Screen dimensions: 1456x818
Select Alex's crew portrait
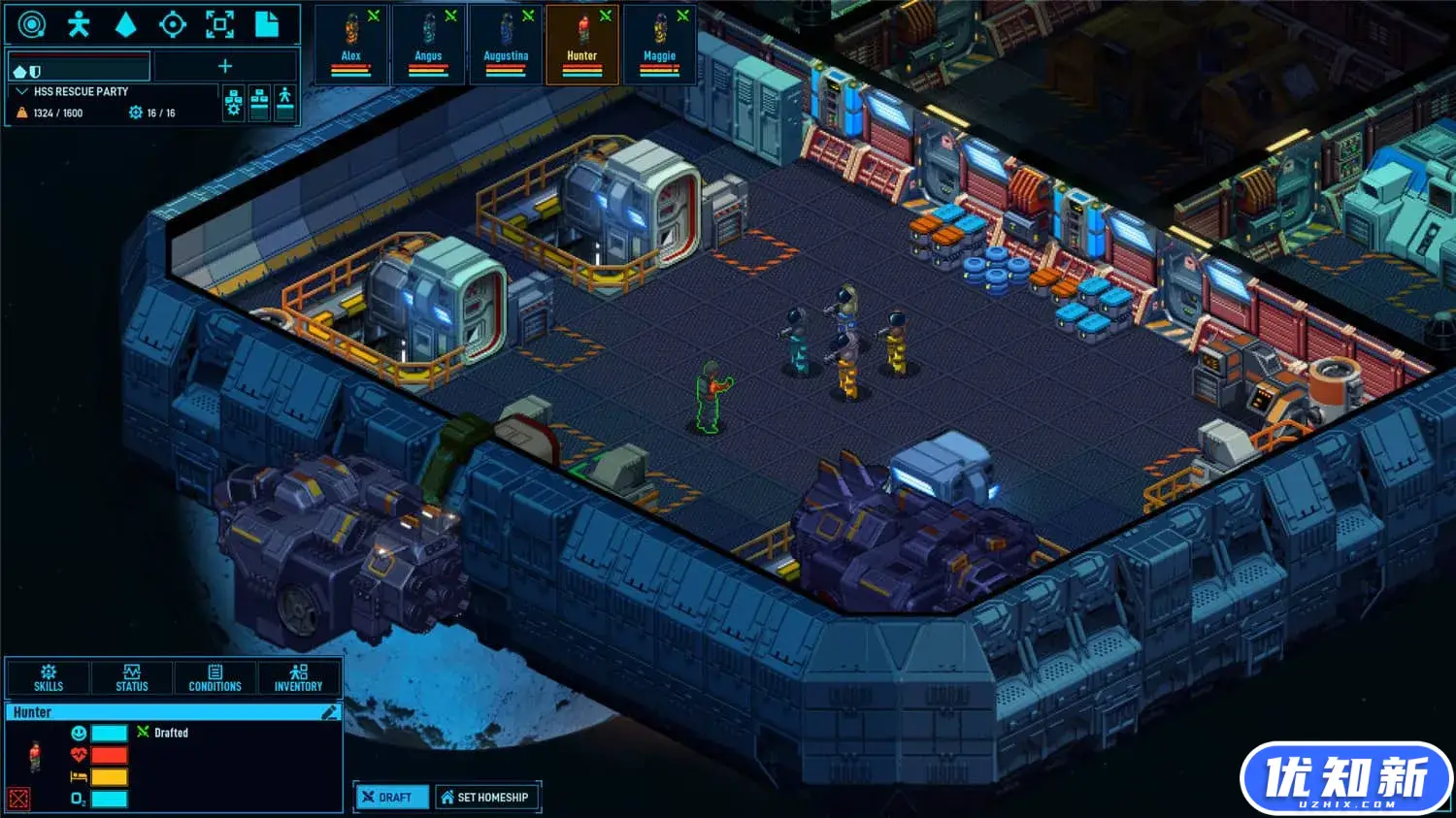351,44
